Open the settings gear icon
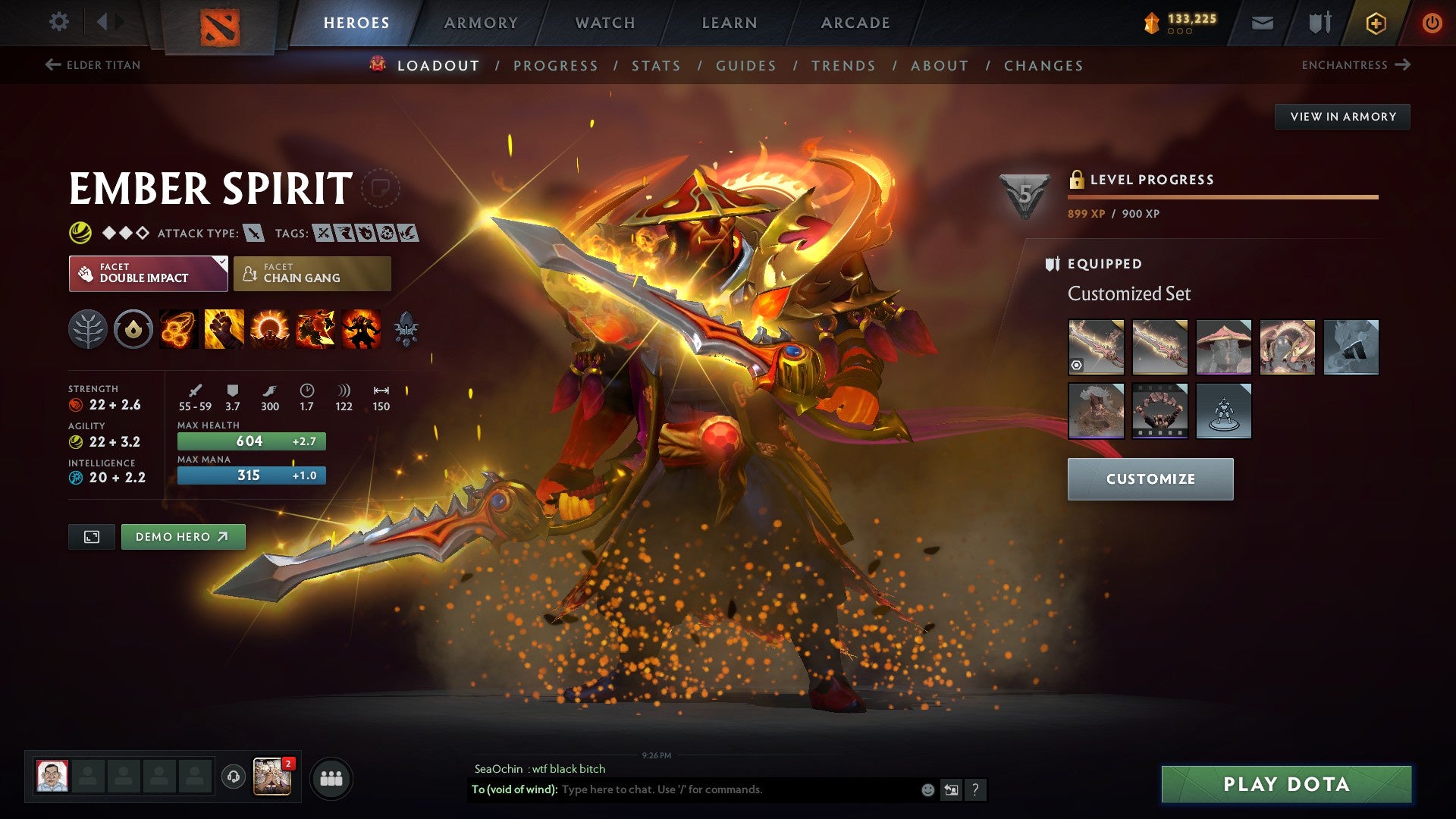Viewport: 1456px width, 819px height. tap(58, 22)
